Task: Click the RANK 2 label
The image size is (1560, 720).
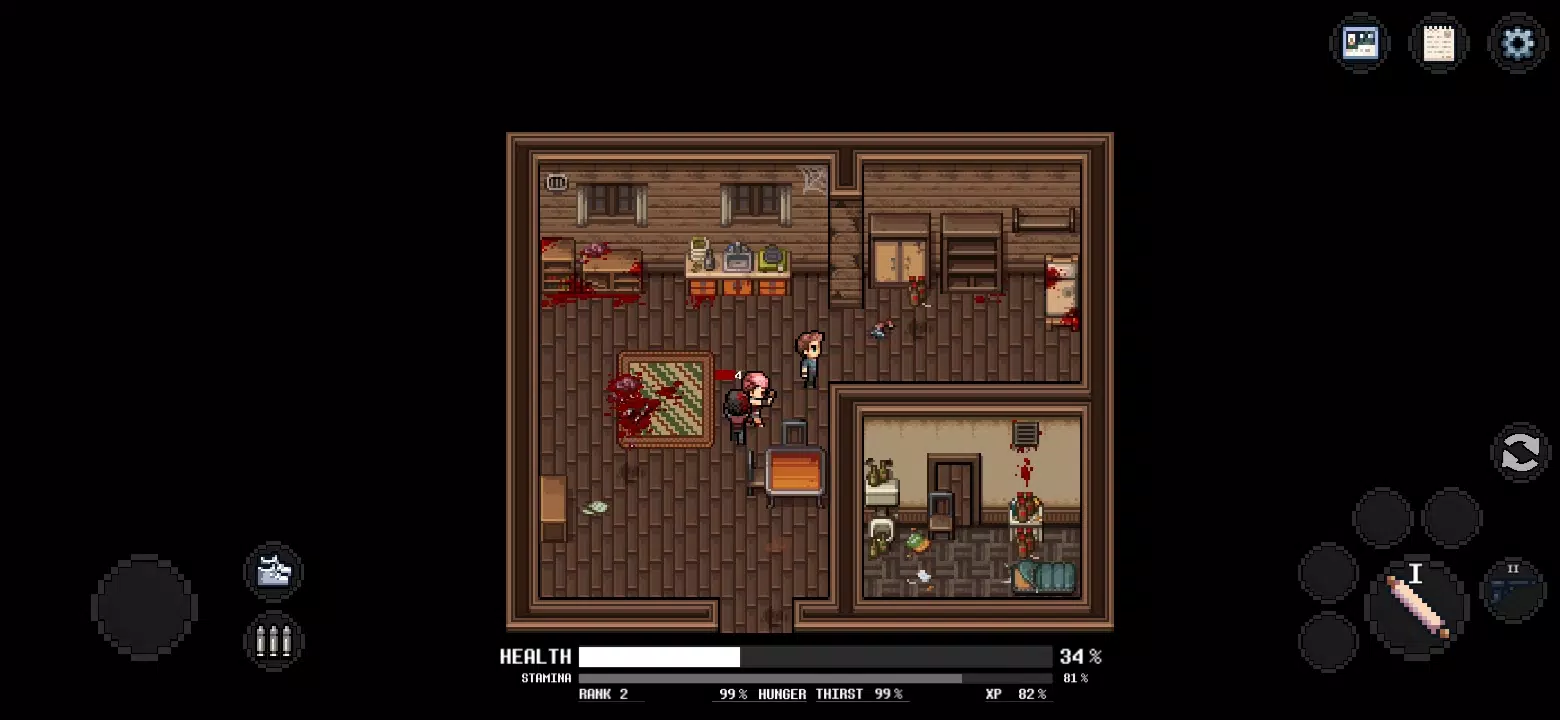Action: (610, 693)
